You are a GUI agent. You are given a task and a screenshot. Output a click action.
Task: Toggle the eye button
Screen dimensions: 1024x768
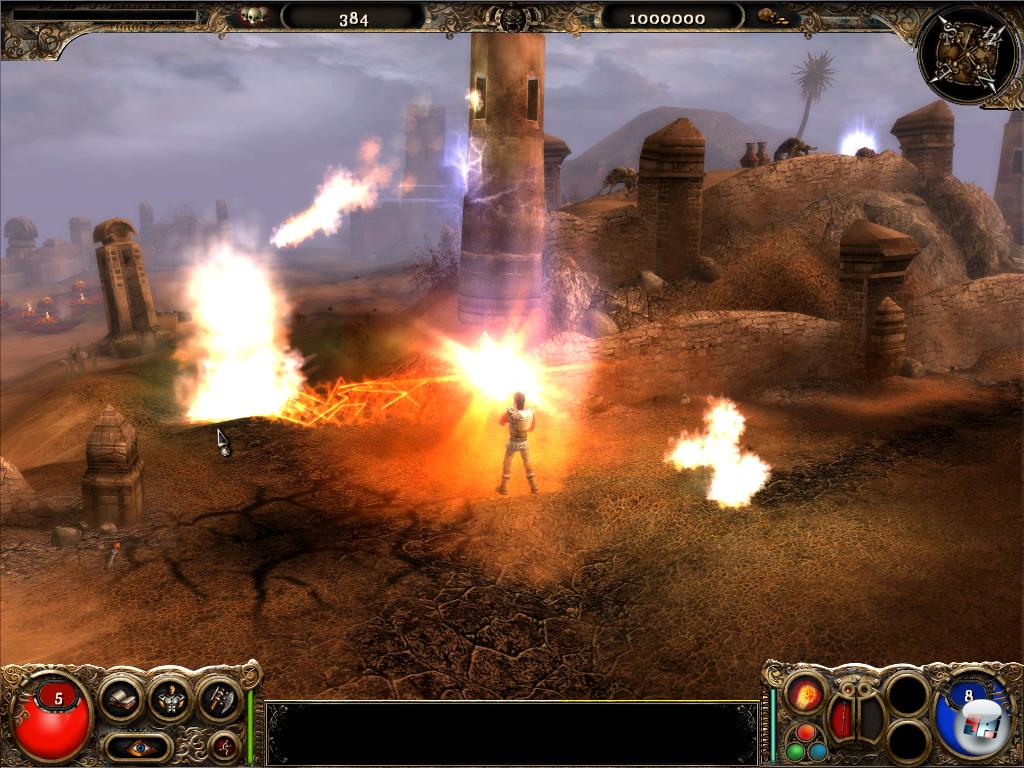tap(138, 745)
